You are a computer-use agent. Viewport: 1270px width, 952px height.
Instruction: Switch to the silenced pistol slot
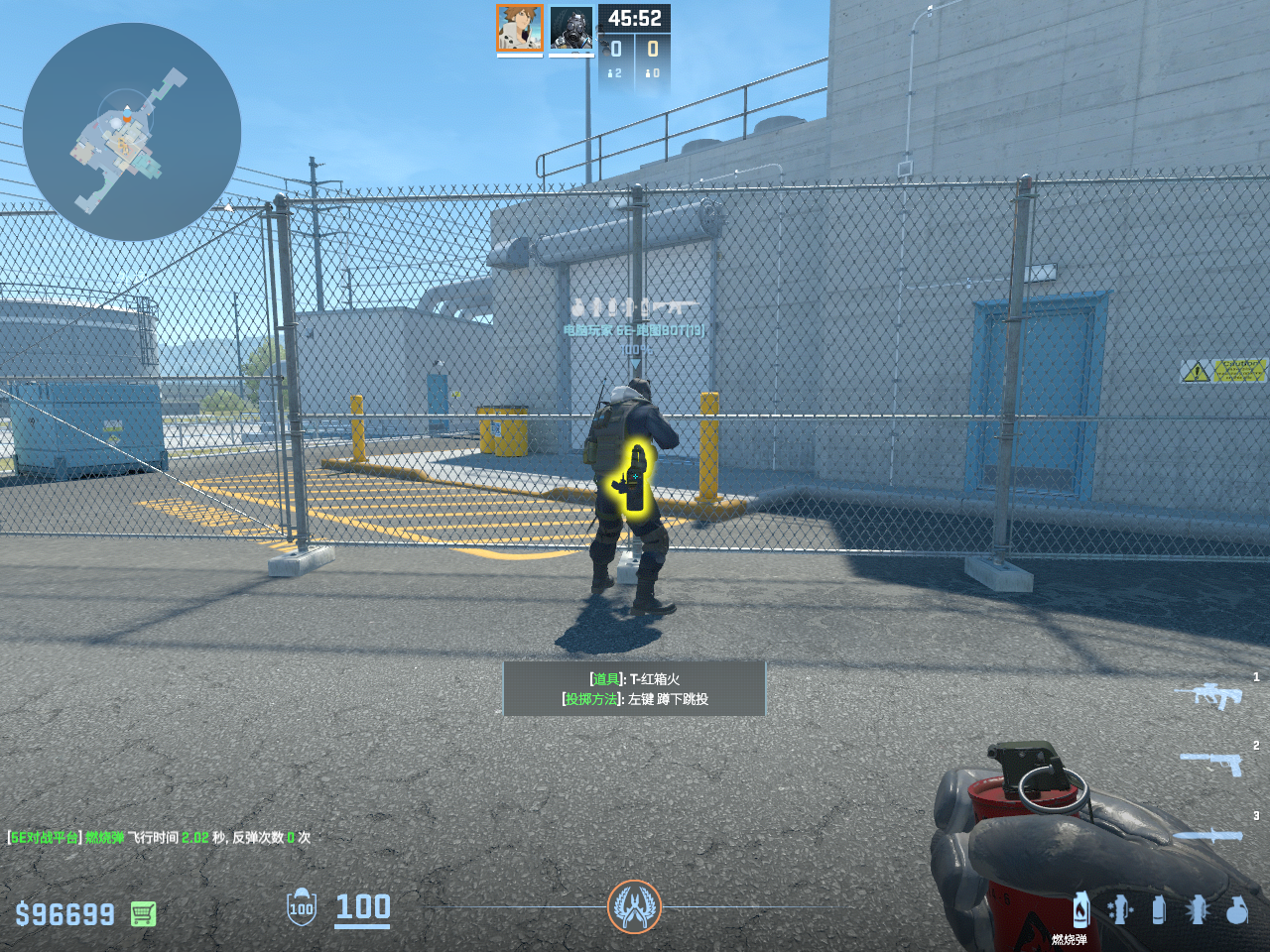(x=1210, y=764)
